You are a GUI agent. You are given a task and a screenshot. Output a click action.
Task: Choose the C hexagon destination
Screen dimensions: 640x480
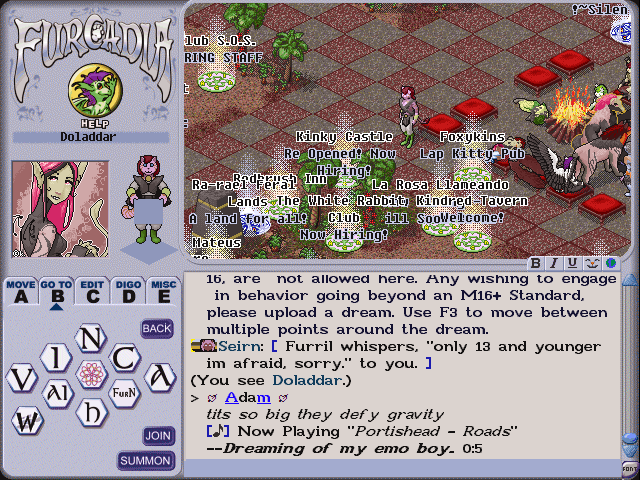[125, 357]
